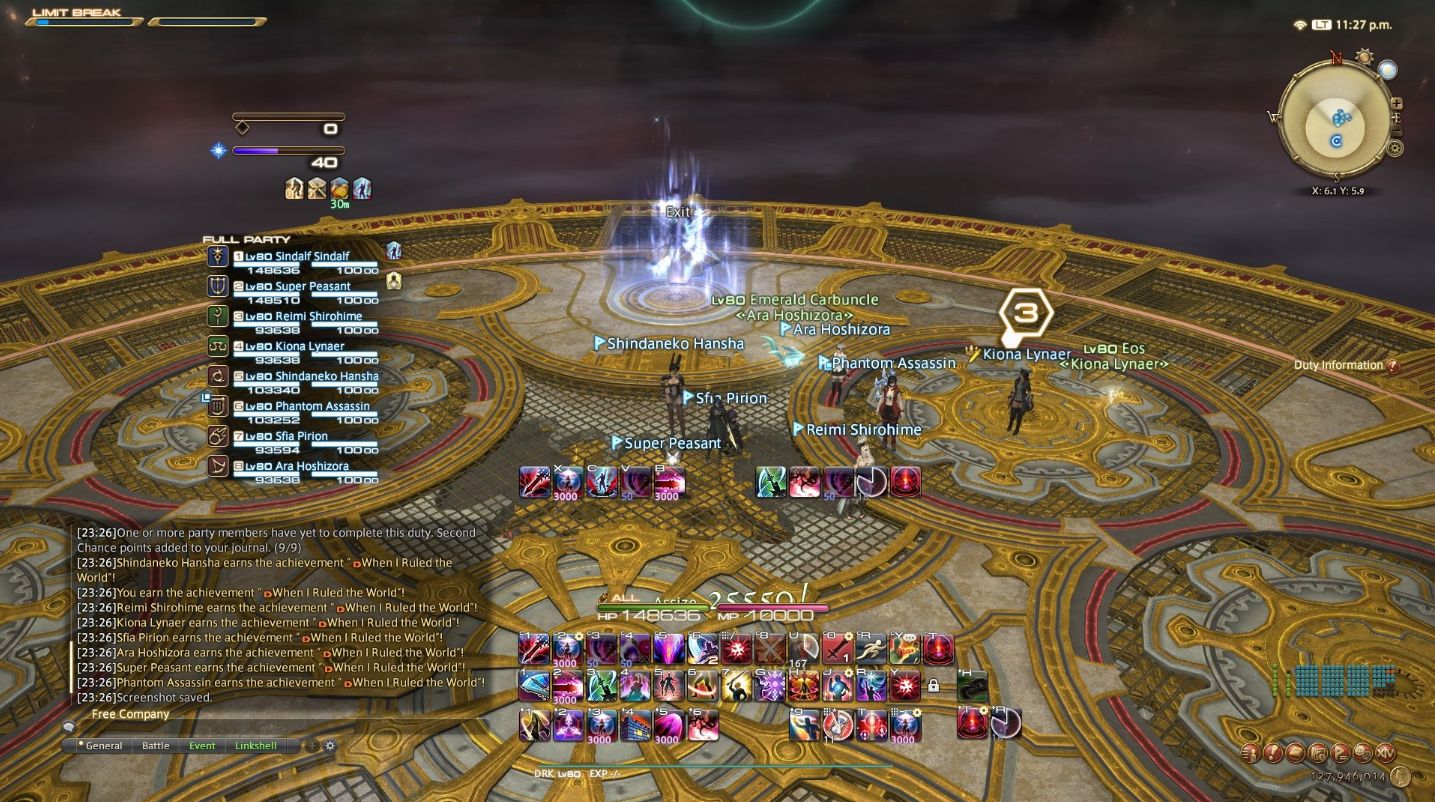Click the limit break gauge
1435x802 pixels.
[85, 21]
